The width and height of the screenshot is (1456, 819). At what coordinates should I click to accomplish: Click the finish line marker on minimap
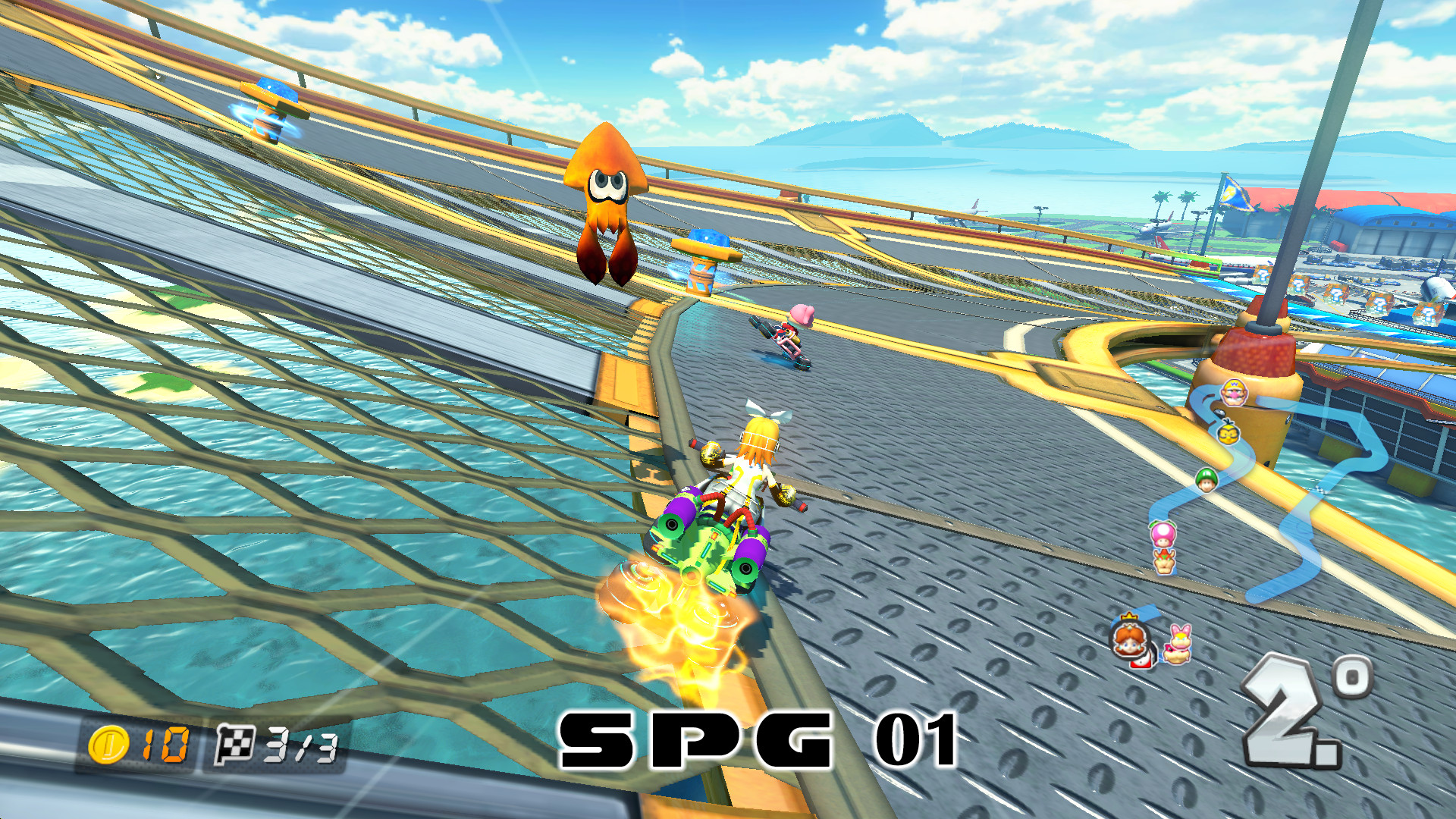(1321, 488)
